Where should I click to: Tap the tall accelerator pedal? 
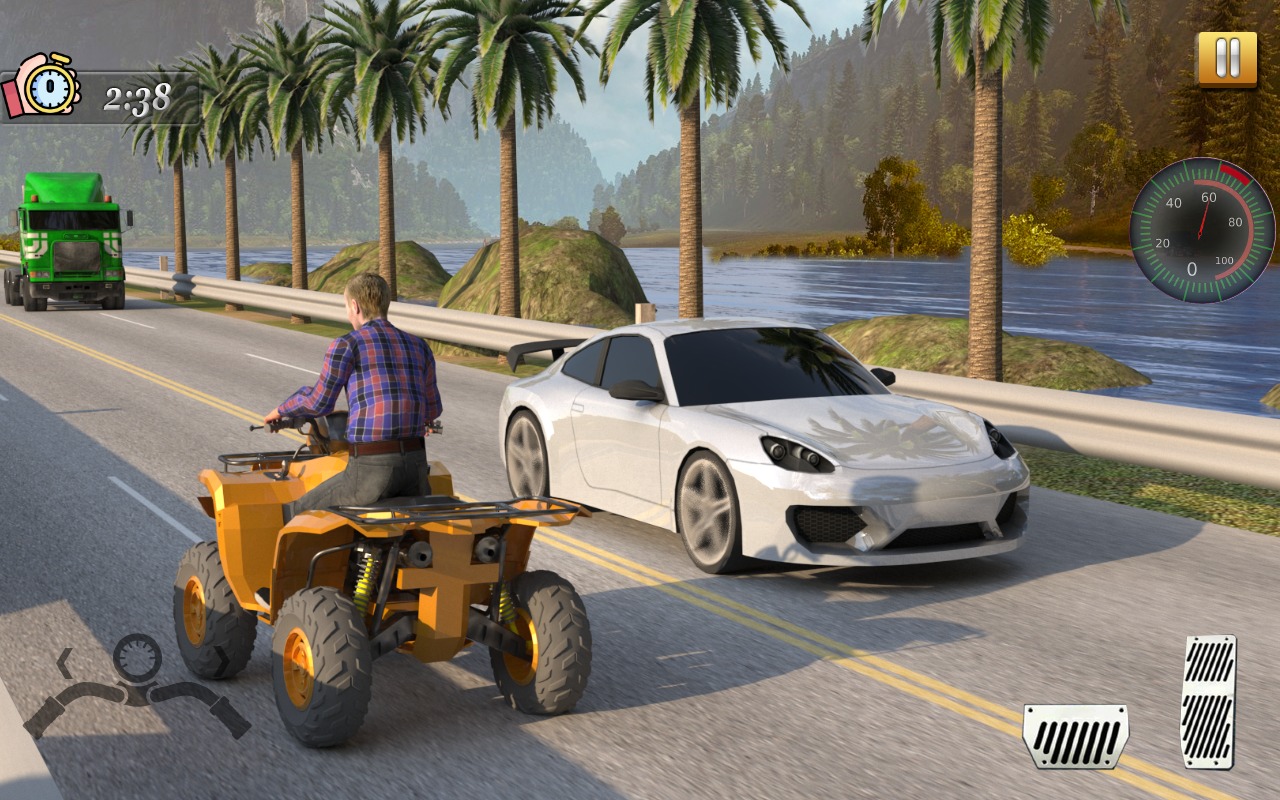(1208, 701)
